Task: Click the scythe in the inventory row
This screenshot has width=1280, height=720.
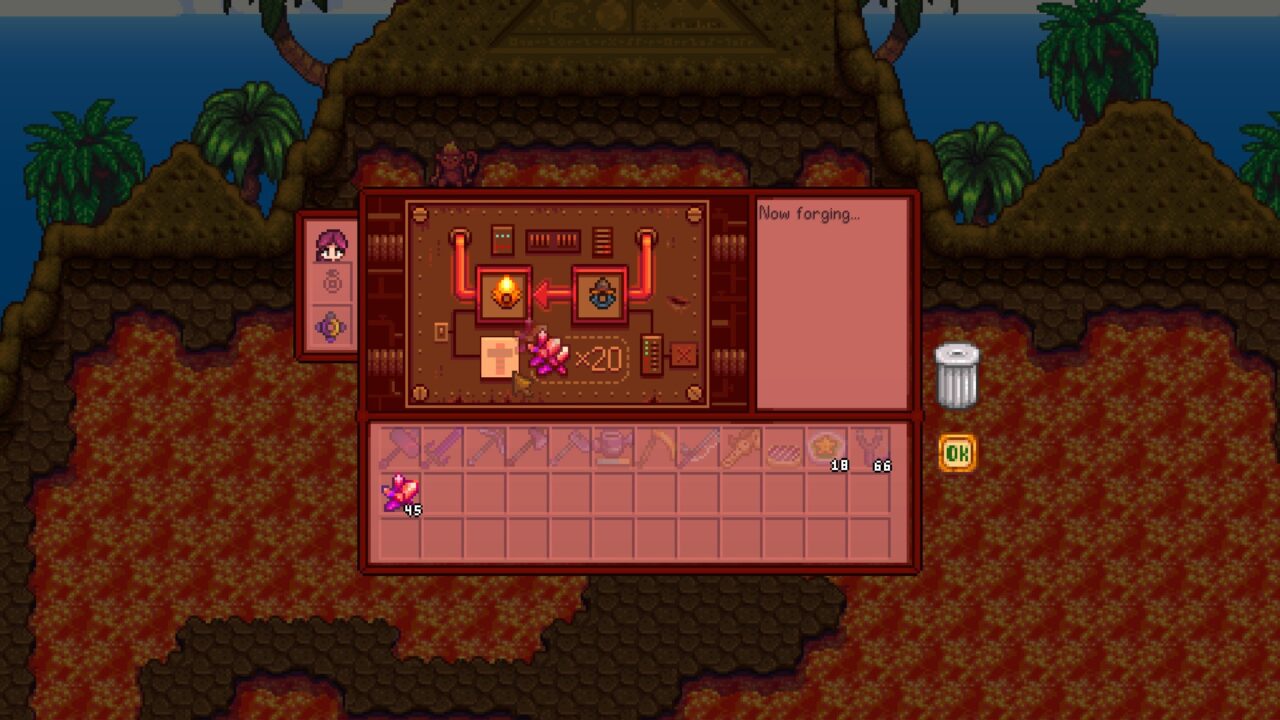Action: [656, 452]
